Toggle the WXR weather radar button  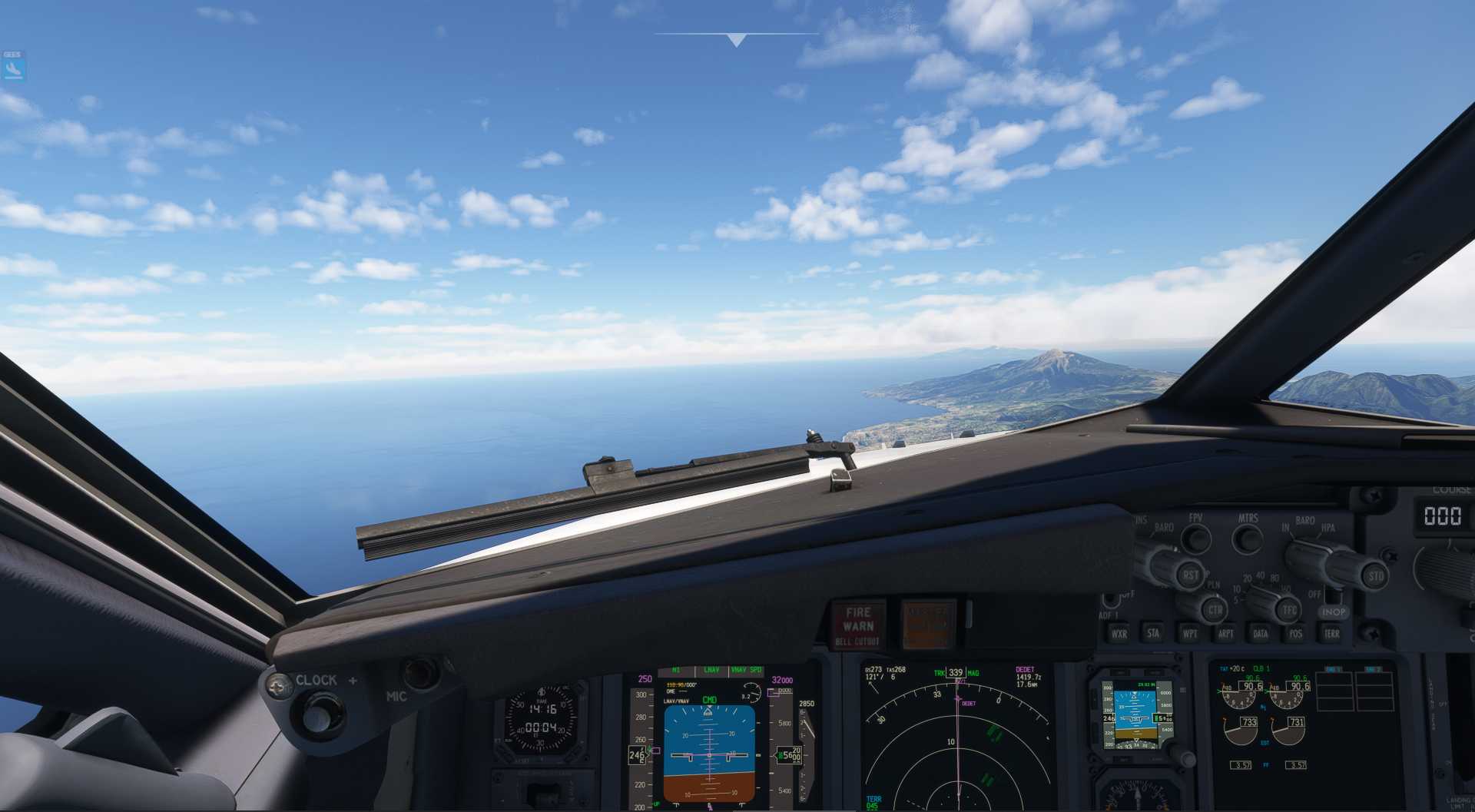click(x=1119, y=634)
